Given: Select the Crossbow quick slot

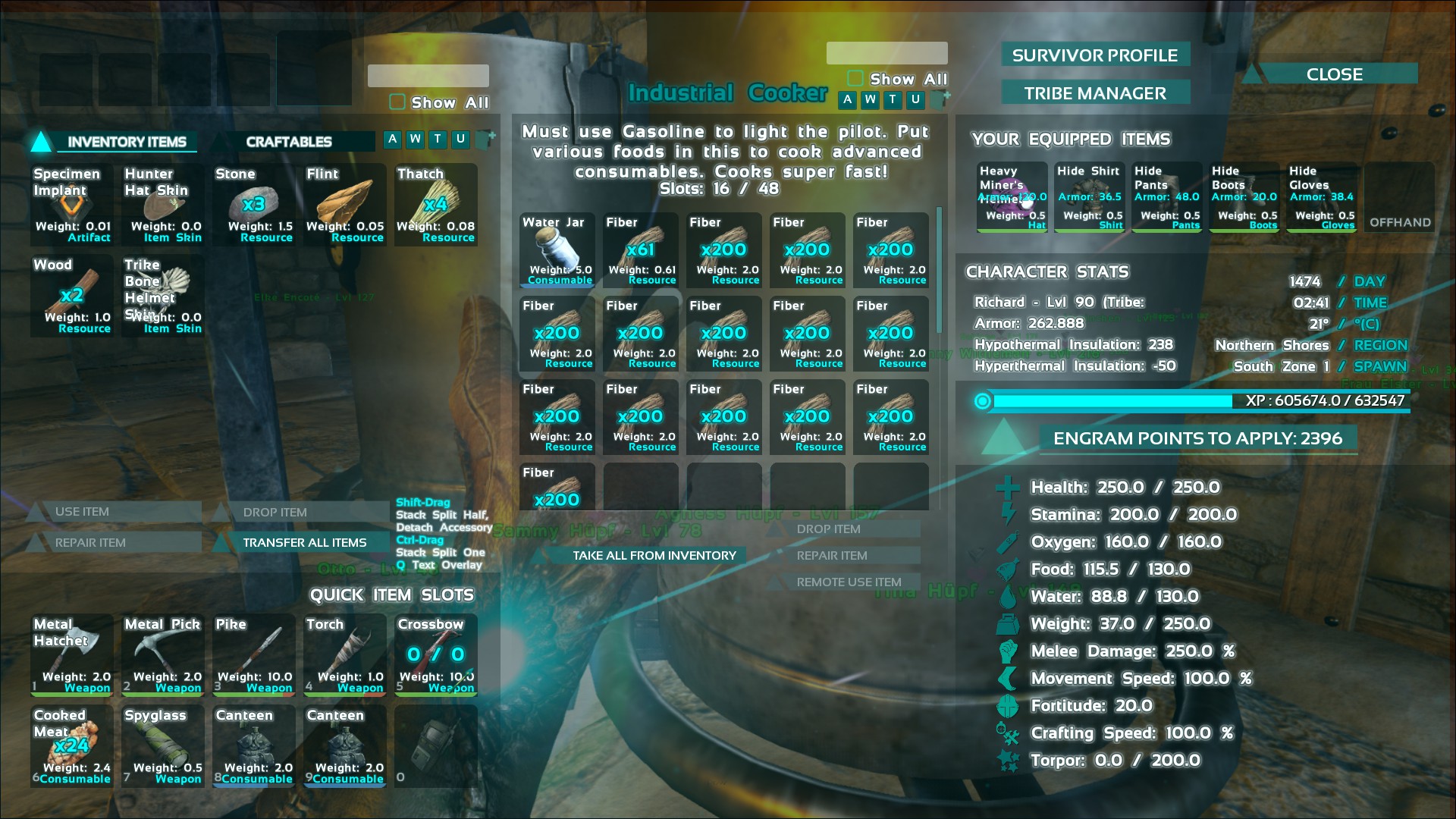Looking at the screenshot, I should click(x=436, y=655).
